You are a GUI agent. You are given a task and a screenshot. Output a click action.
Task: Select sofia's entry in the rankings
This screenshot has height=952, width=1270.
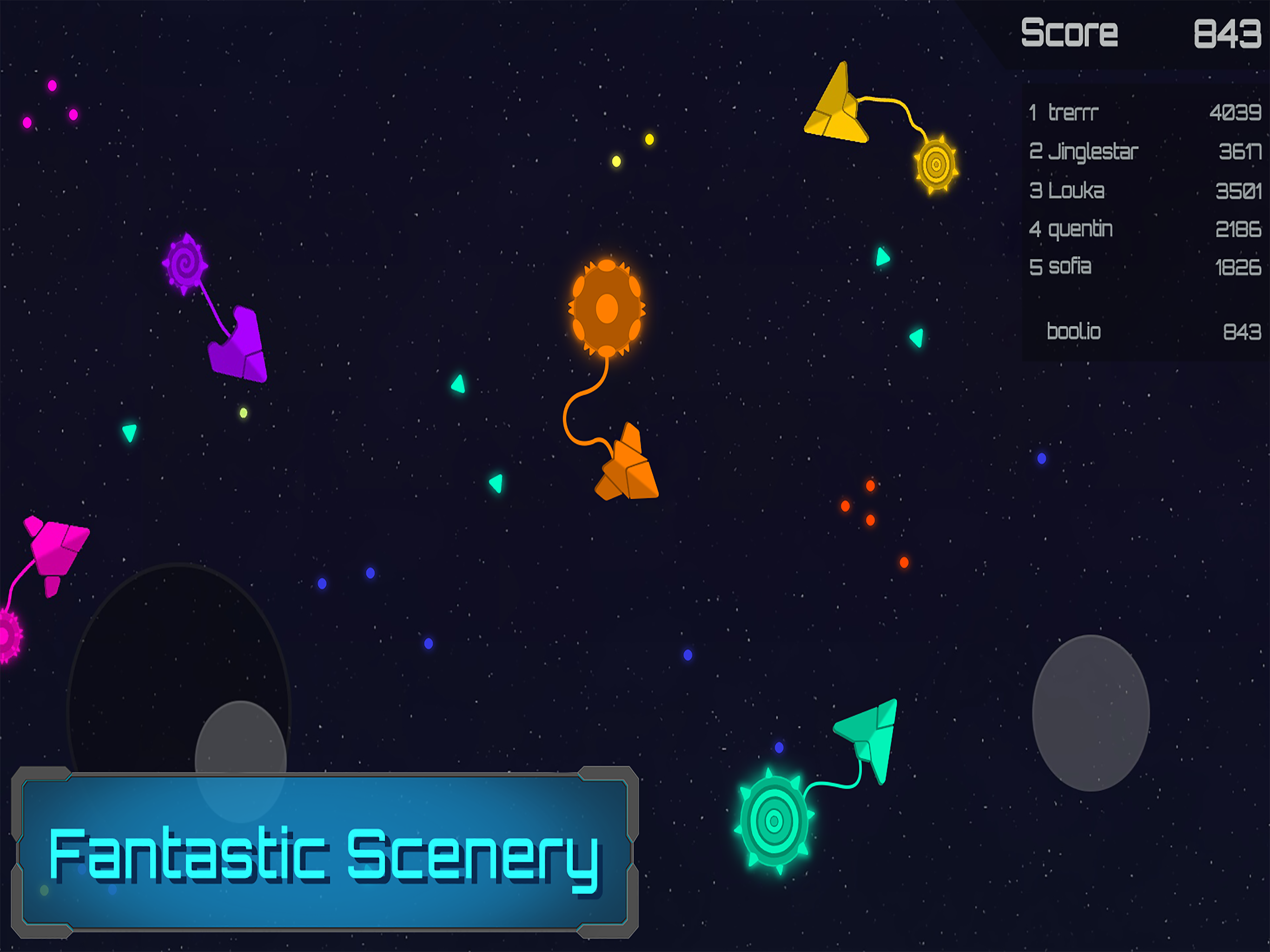click(1144, 267)
